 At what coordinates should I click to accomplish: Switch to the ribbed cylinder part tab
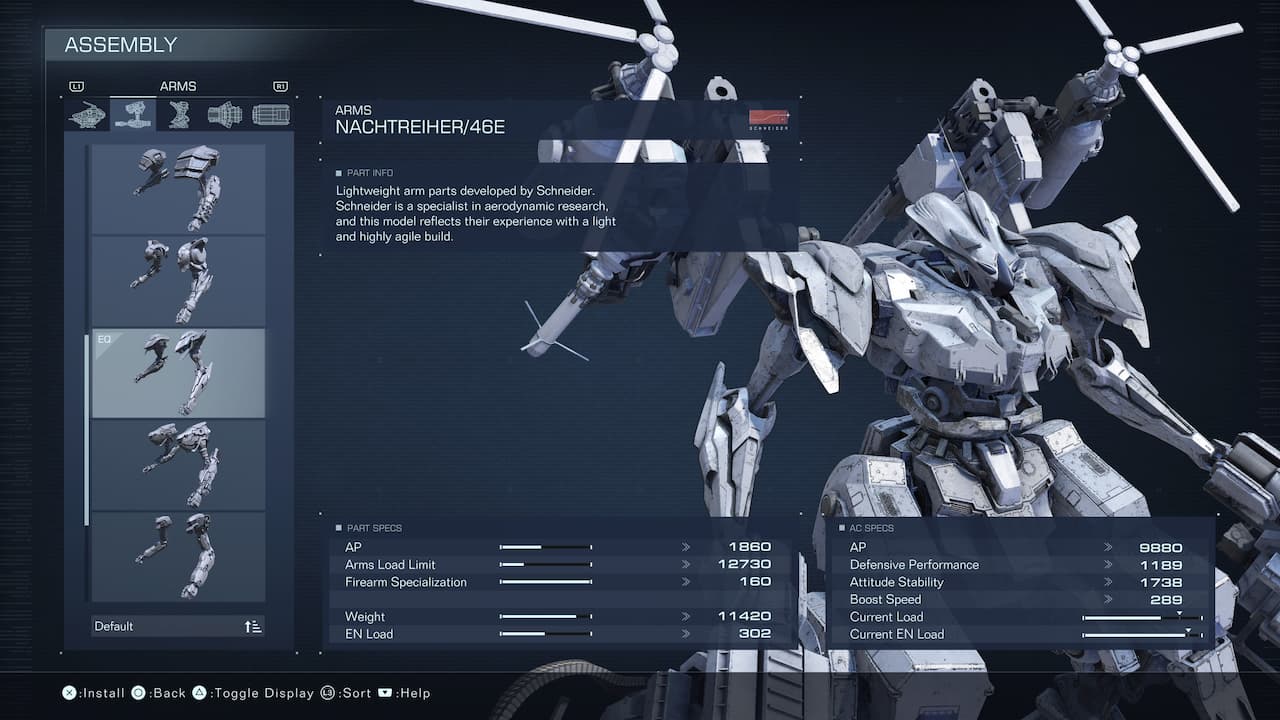tap(271, 115)
